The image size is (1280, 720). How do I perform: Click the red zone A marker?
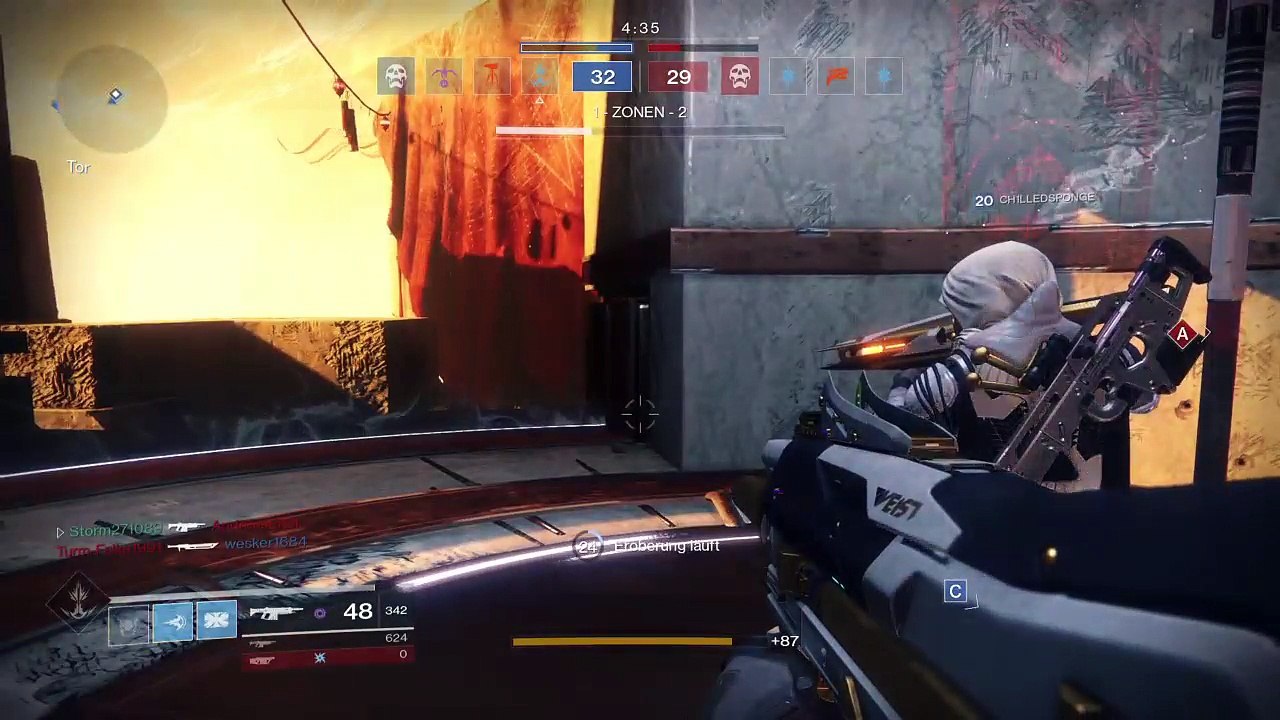pos(1183,334)
